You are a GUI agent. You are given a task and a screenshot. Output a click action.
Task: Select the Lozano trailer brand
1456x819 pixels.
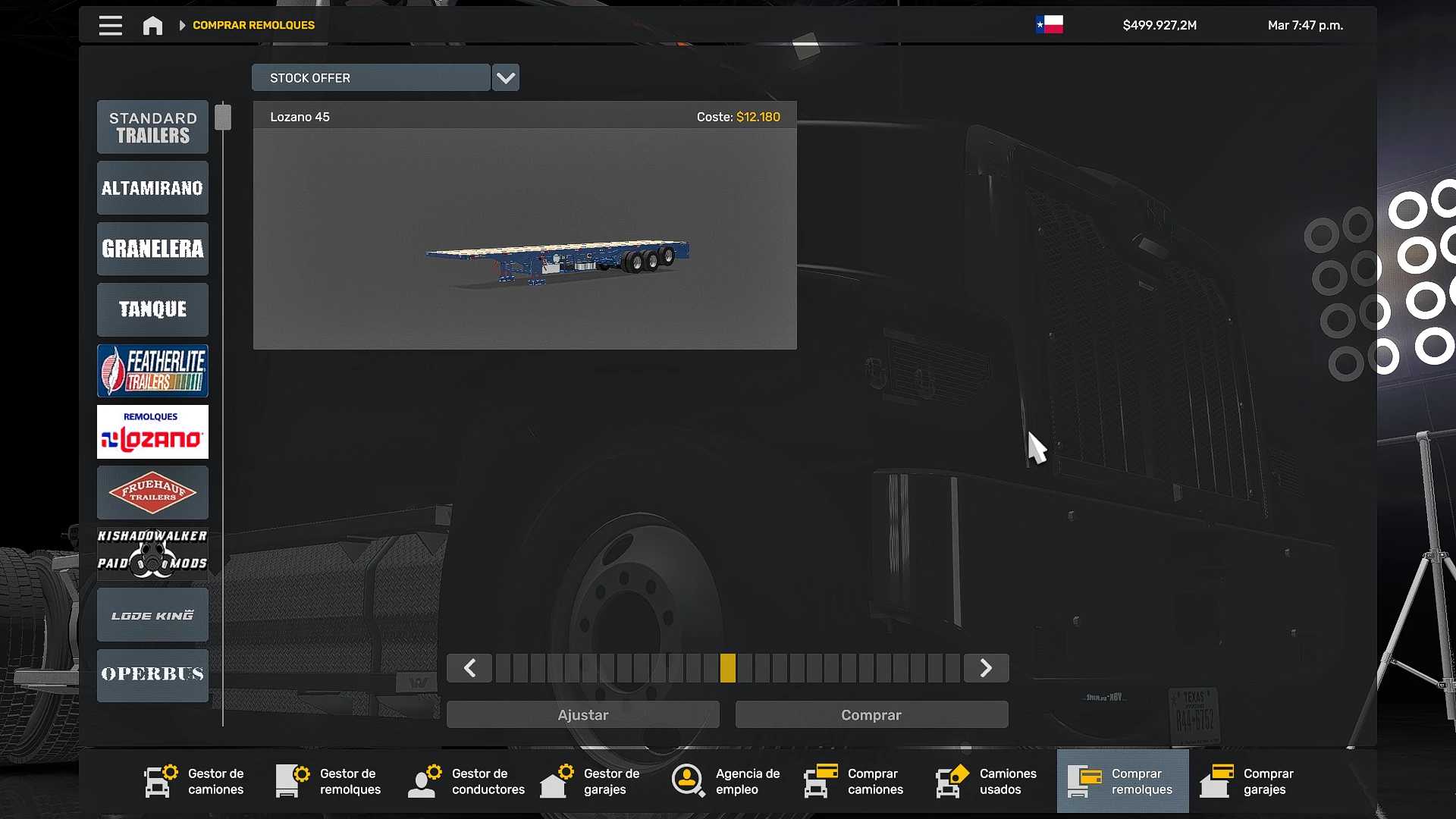pyautogui.click(x=152, y=432)
